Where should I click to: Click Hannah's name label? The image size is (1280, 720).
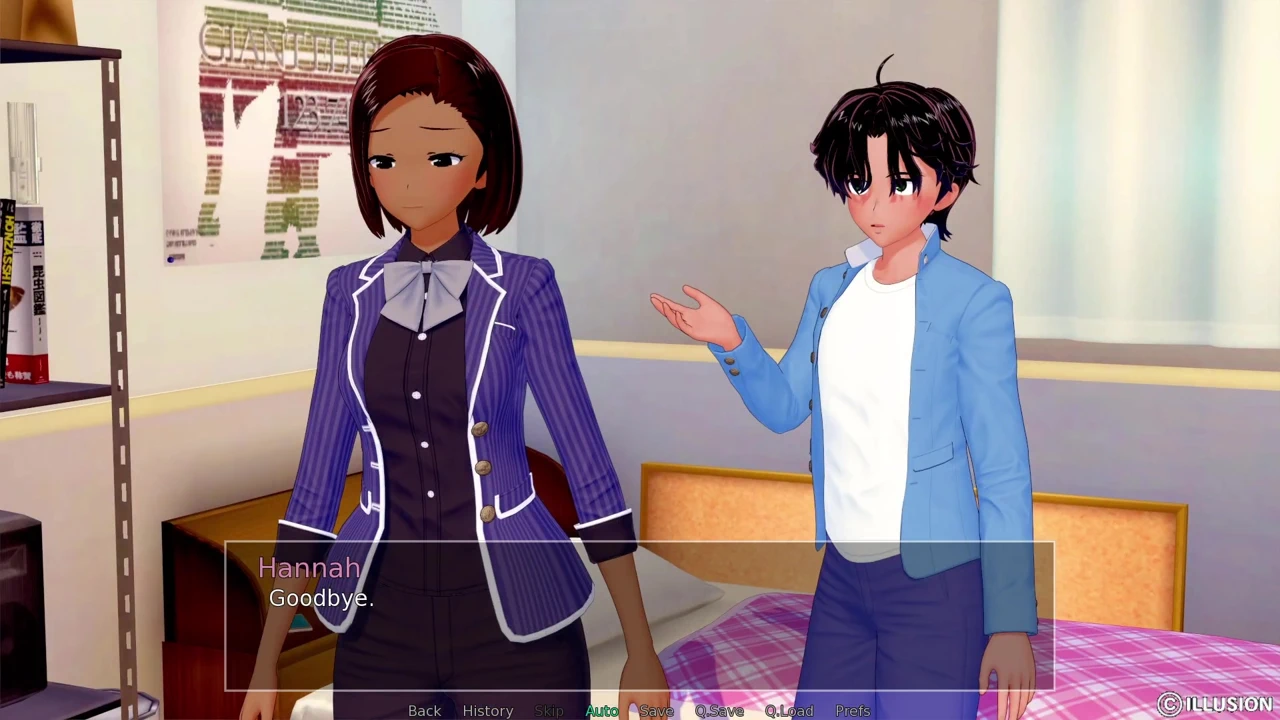309,568
